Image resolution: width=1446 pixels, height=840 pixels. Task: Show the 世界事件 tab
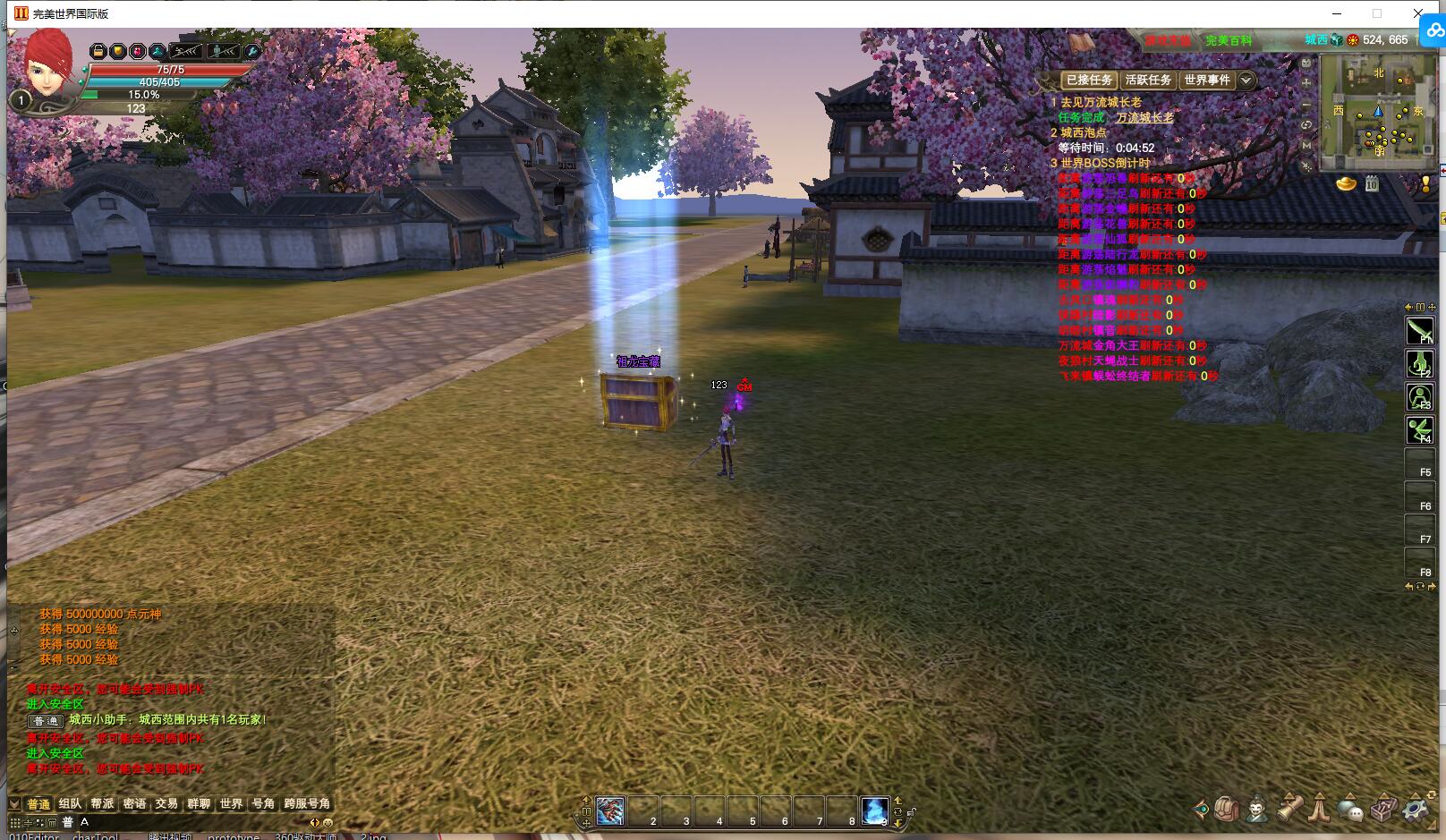point(1207,81)
